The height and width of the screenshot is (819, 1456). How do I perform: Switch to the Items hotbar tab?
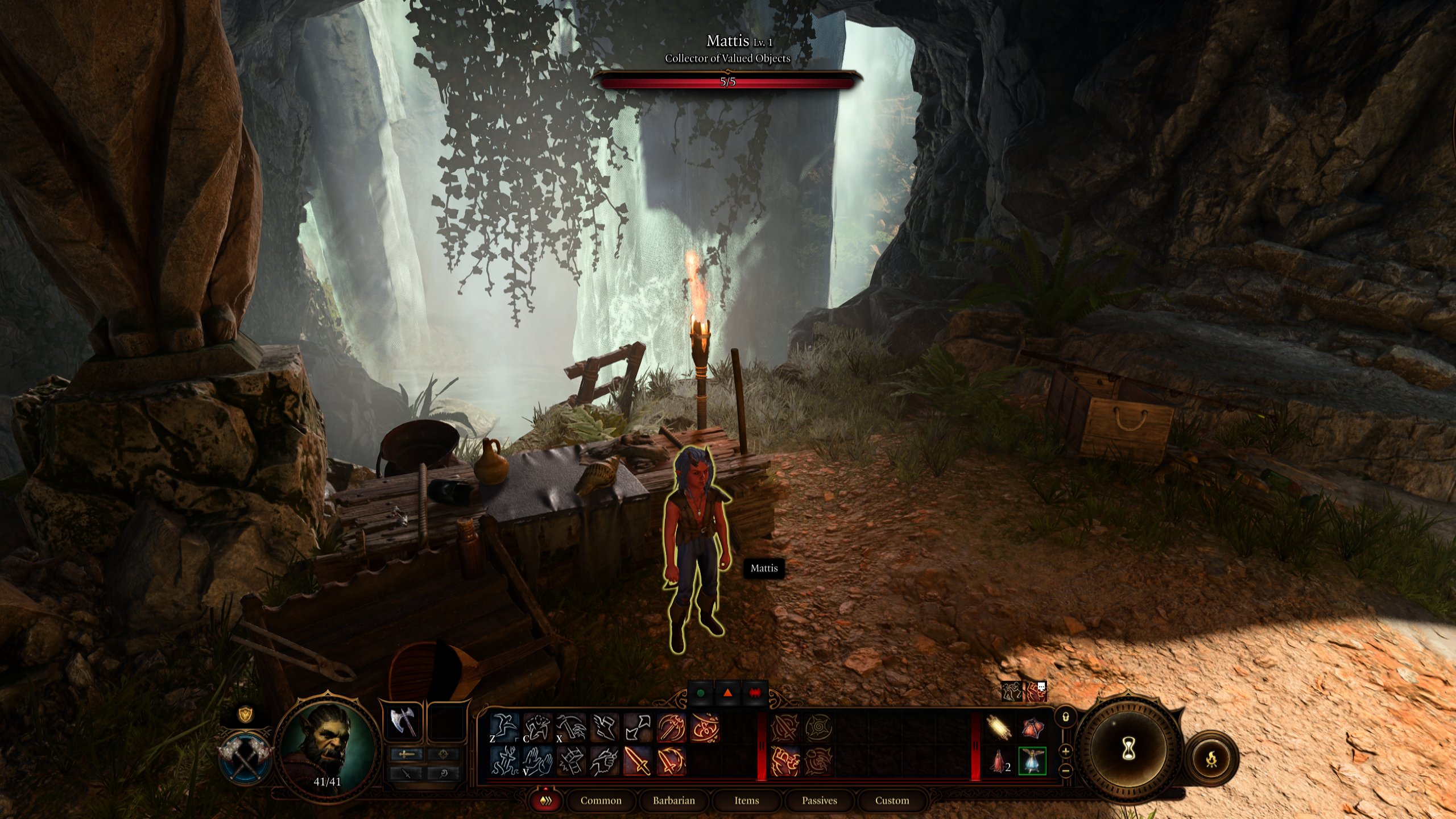(747, 801)
